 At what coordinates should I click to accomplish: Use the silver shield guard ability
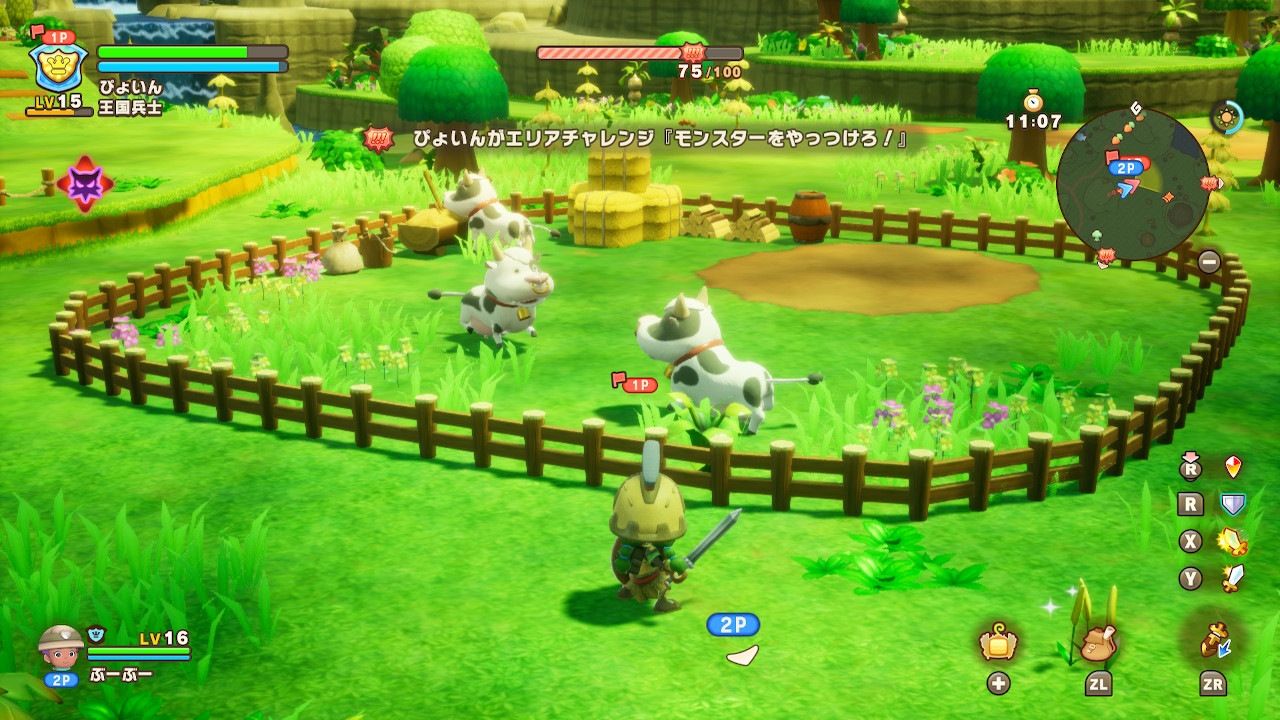tap(1234, 505)
